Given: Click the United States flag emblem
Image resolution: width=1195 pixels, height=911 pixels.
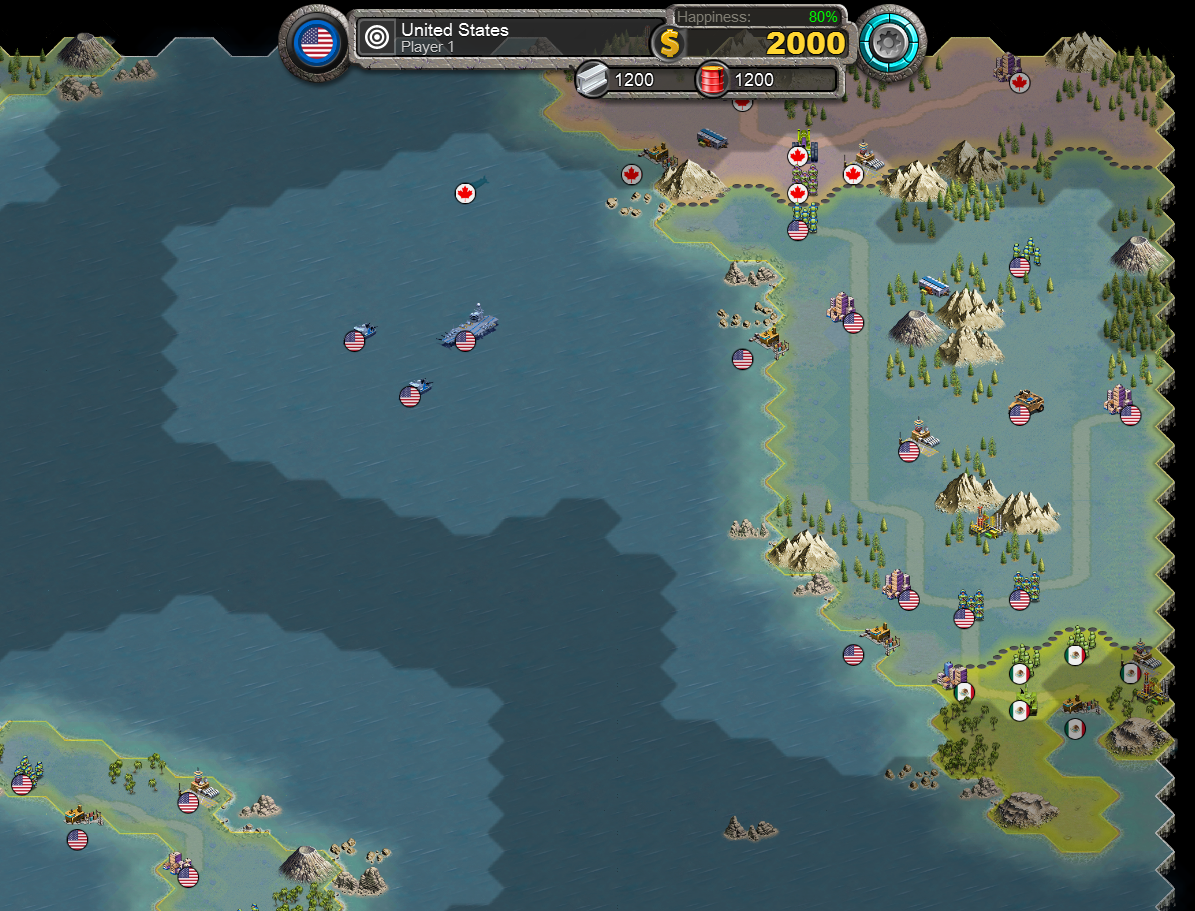Looking at the screenshot, I should click(x=317, y=43).
